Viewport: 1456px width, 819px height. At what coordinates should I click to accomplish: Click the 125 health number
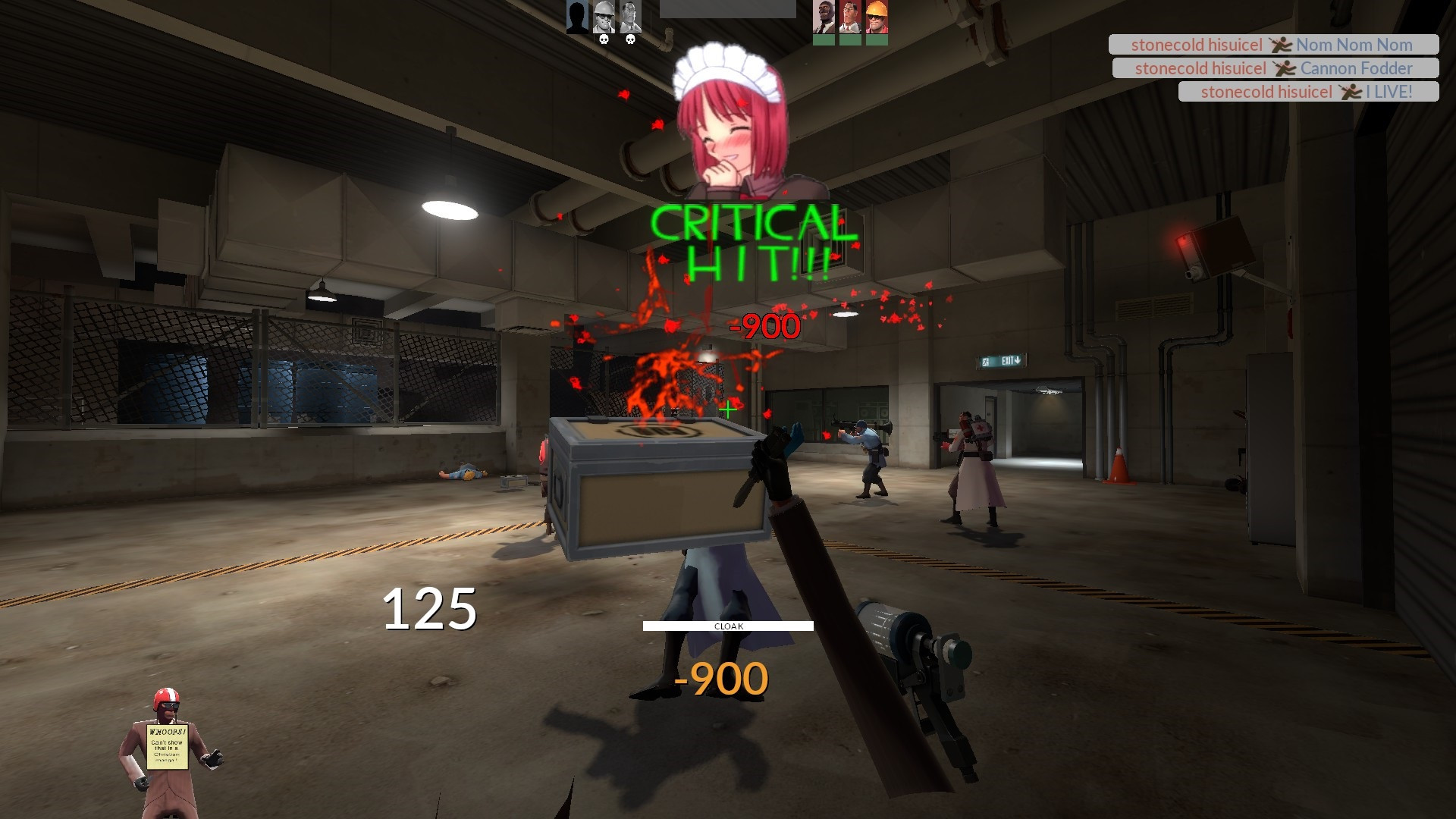[x=429, y=607]
